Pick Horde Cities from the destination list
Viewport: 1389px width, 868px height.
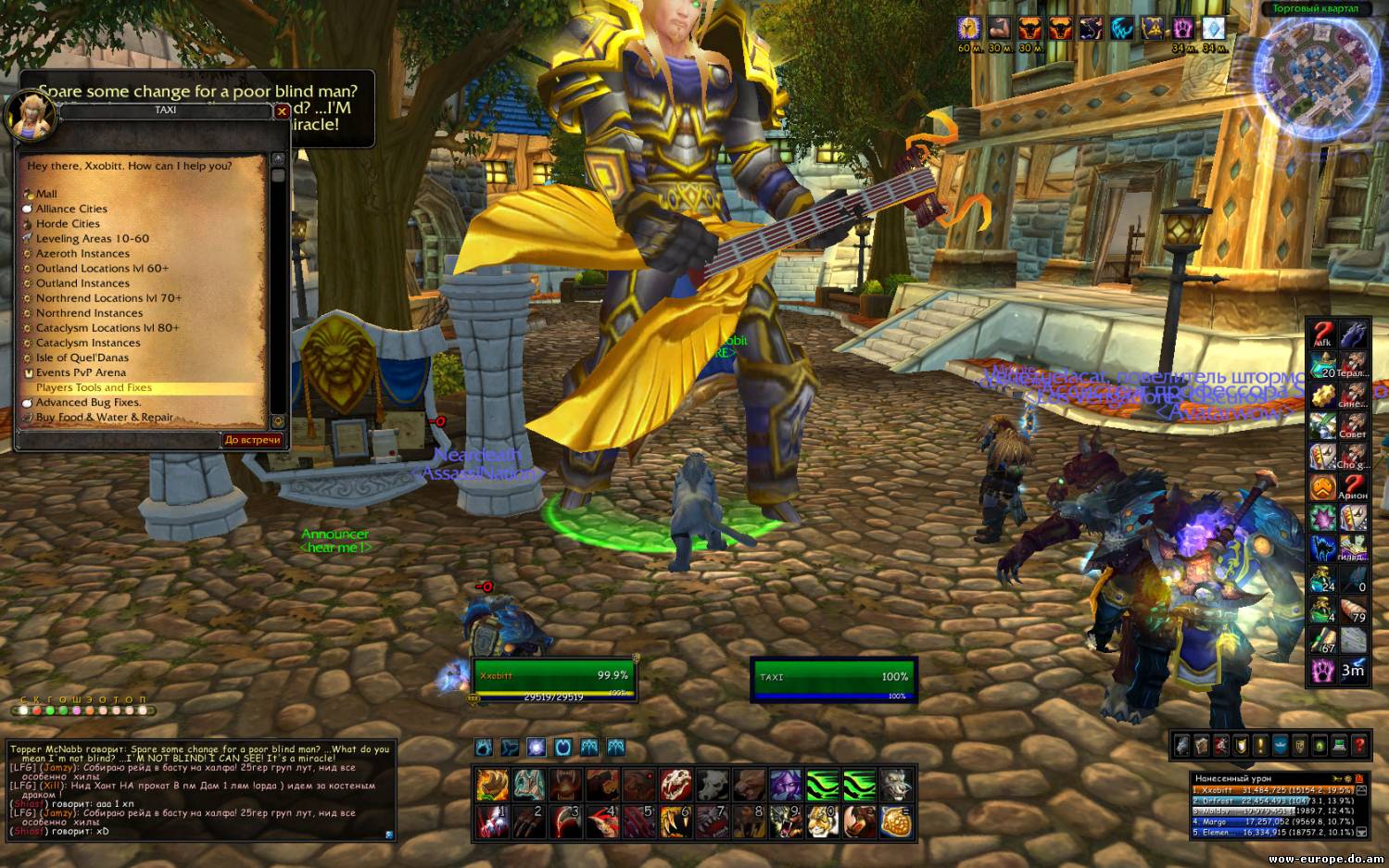tap(68, 223)
